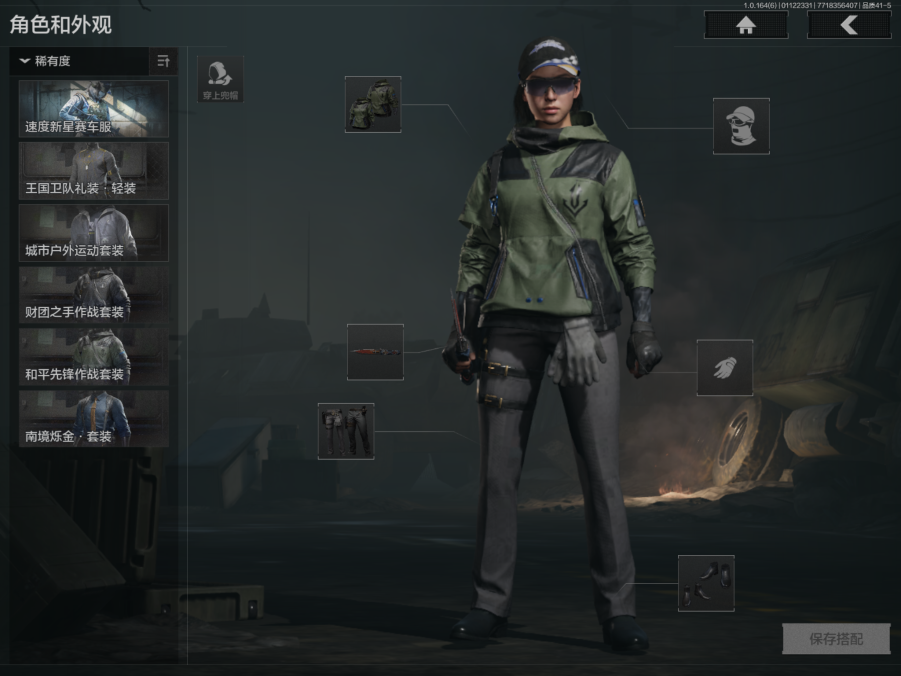Select the 南境烁金·套装 outfit

94,419
